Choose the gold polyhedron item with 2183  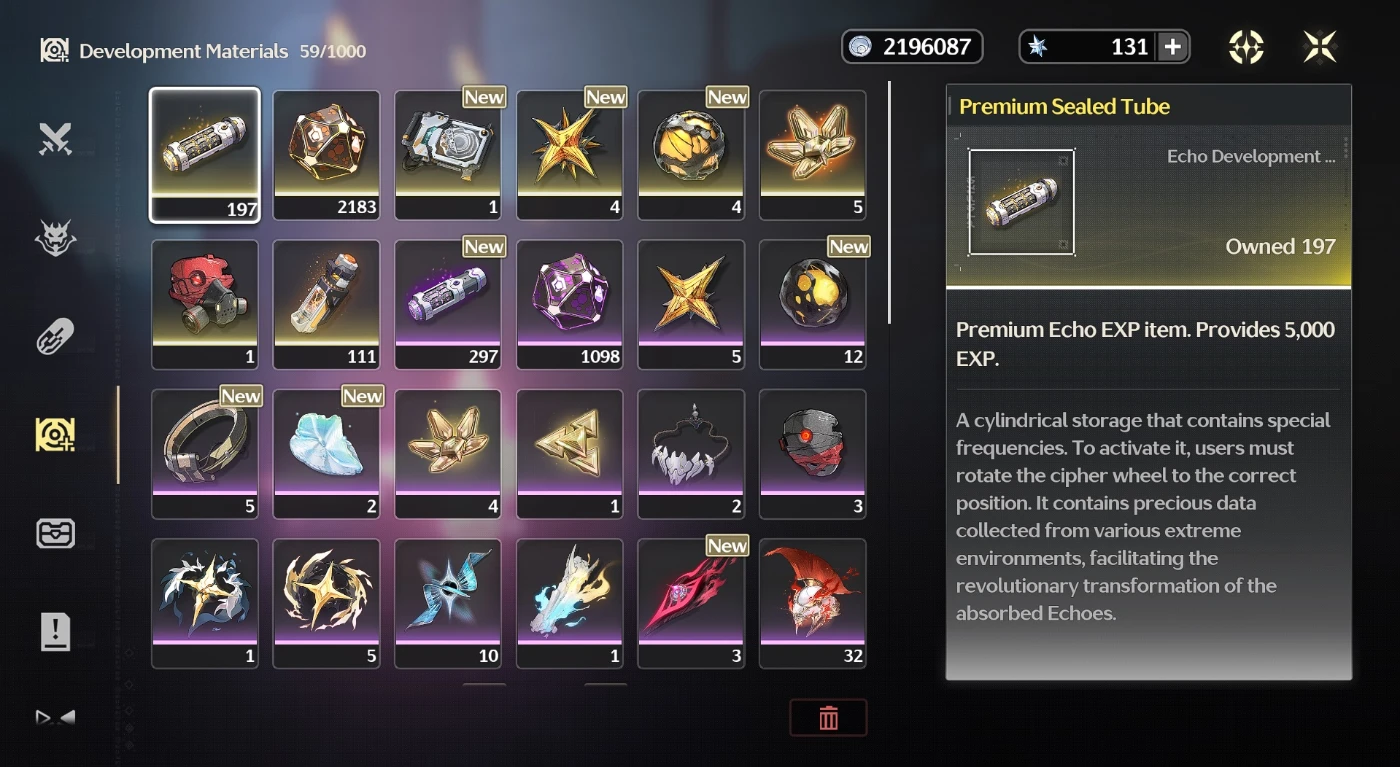click(x=326, y=154)
